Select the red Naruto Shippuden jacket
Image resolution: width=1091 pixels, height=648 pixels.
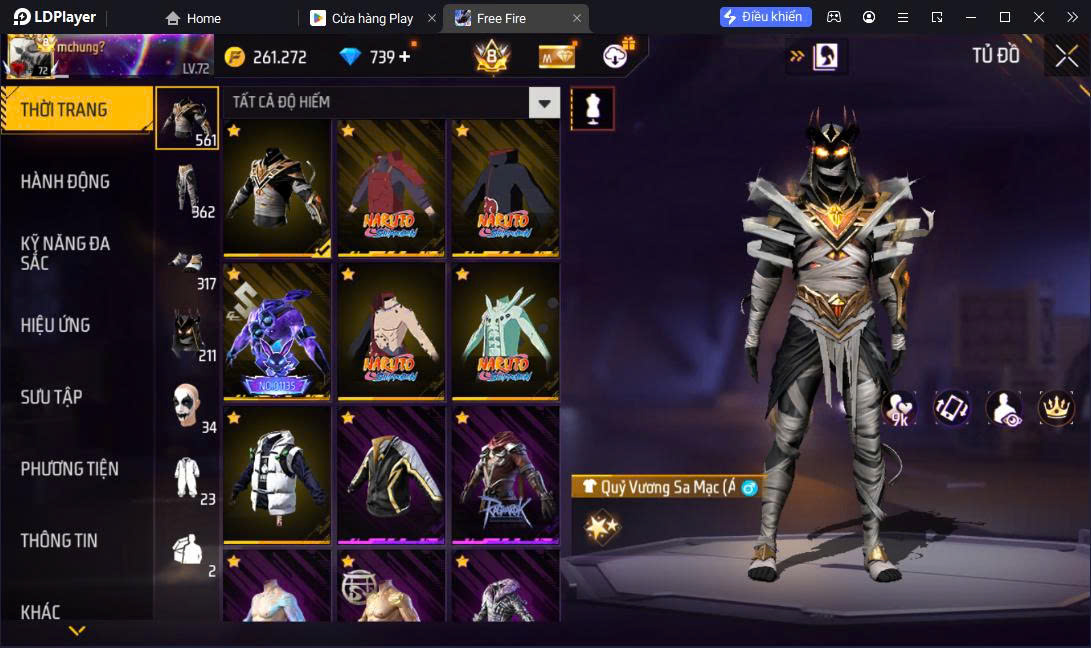(x=391, y=188)
